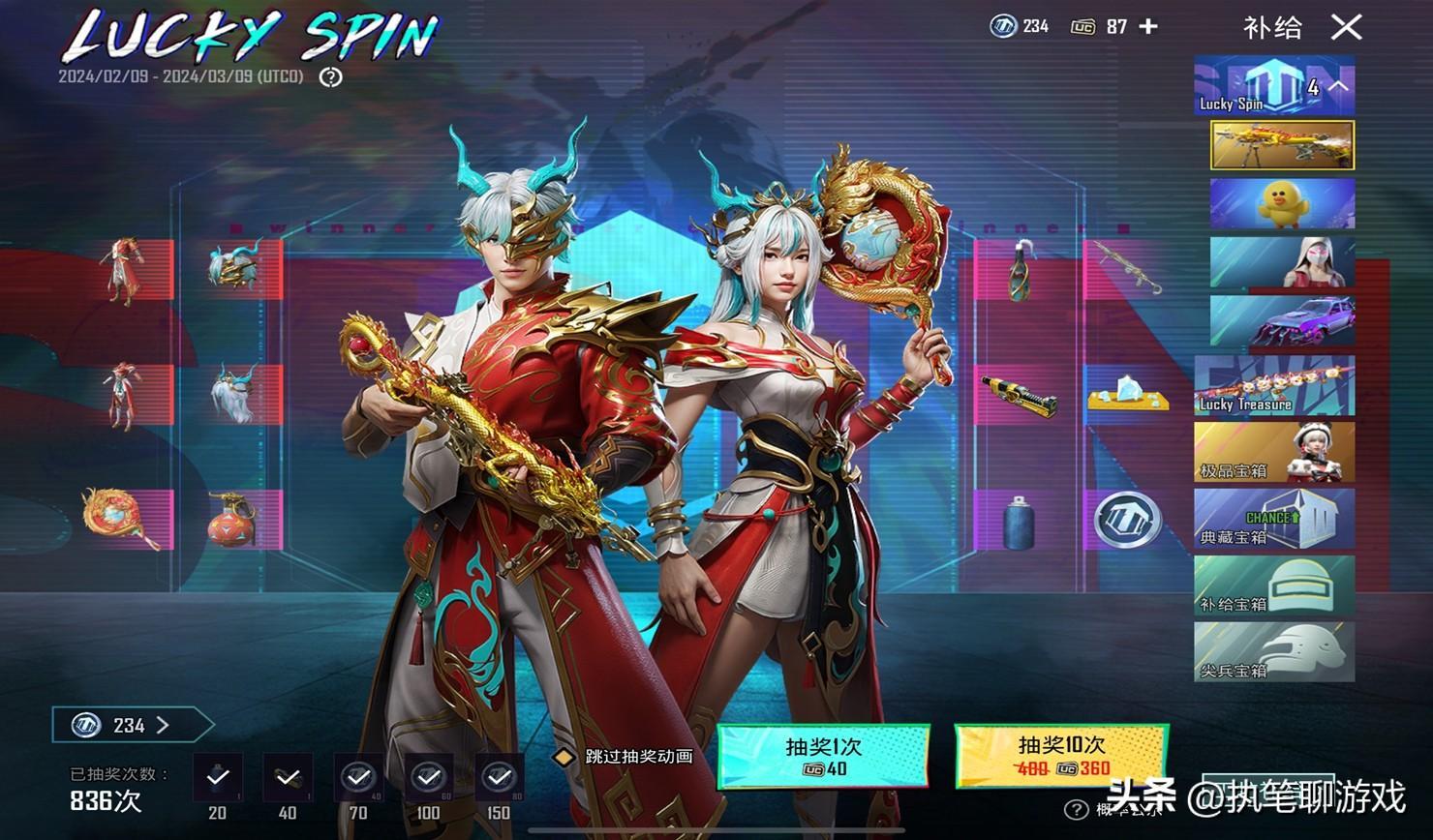
Task: Open the 234 voucher exchange button
Action: tap(132, 725)
